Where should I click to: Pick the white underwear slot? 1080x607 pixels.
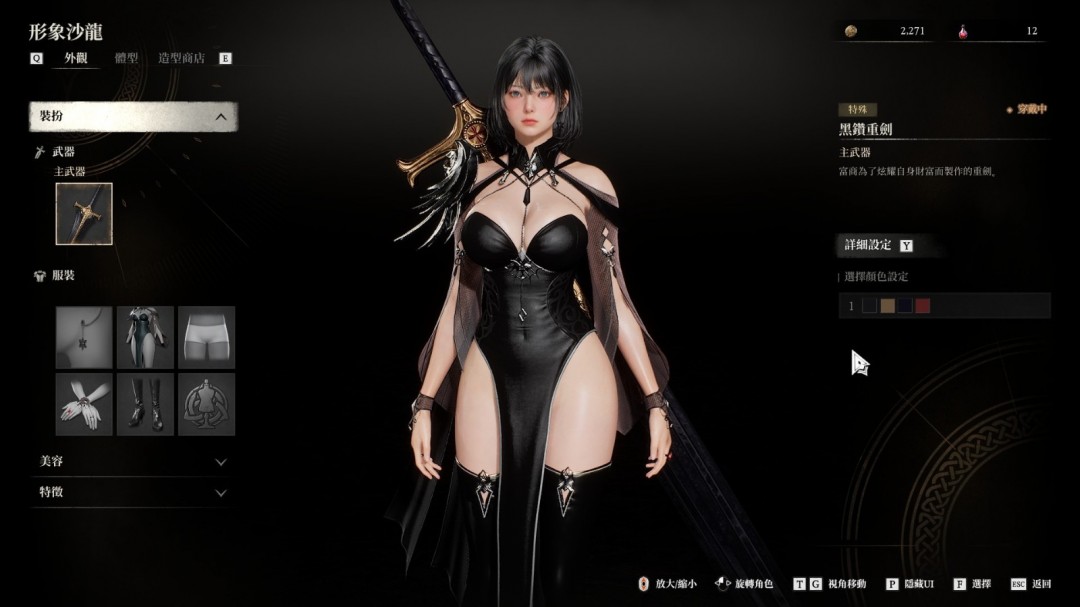coord(206,337)
